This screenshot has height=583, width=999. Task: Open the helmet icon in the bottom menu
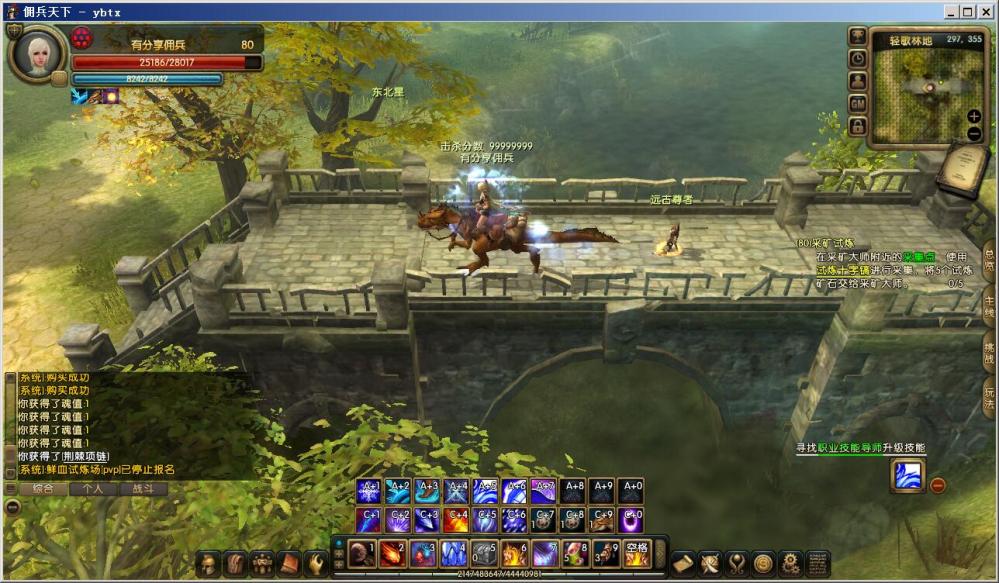coord(208,563)
